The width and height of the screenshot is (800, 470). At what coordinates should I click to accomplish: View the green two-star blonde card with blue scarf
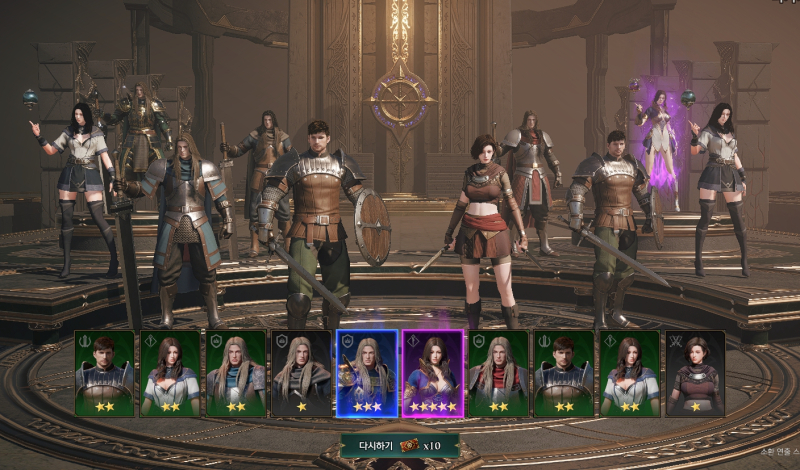pos(236,373)
